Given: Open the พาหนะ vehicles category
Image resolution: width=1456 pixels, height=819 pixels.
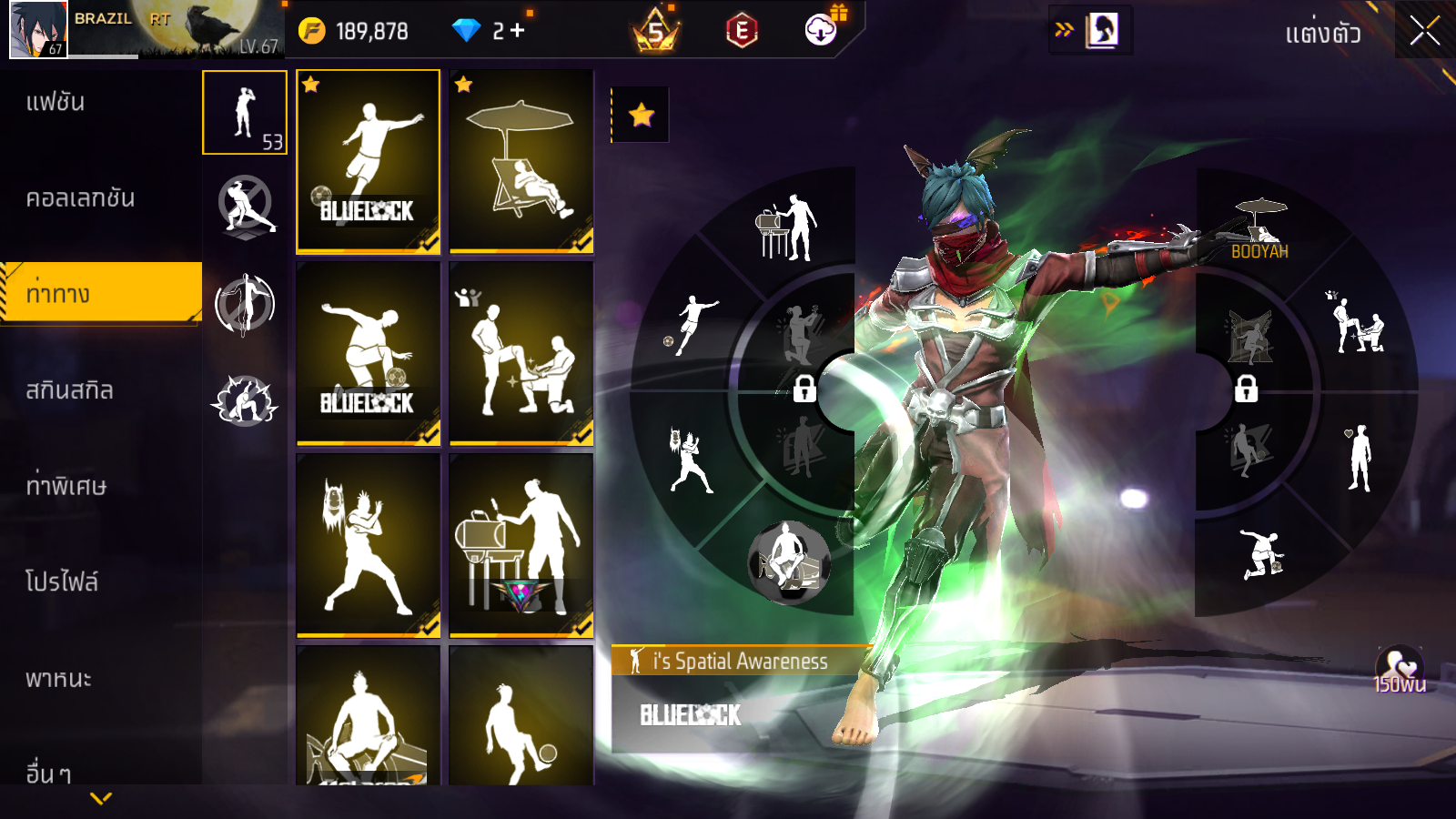Looking at the screenshot, I should click(58, 679).
